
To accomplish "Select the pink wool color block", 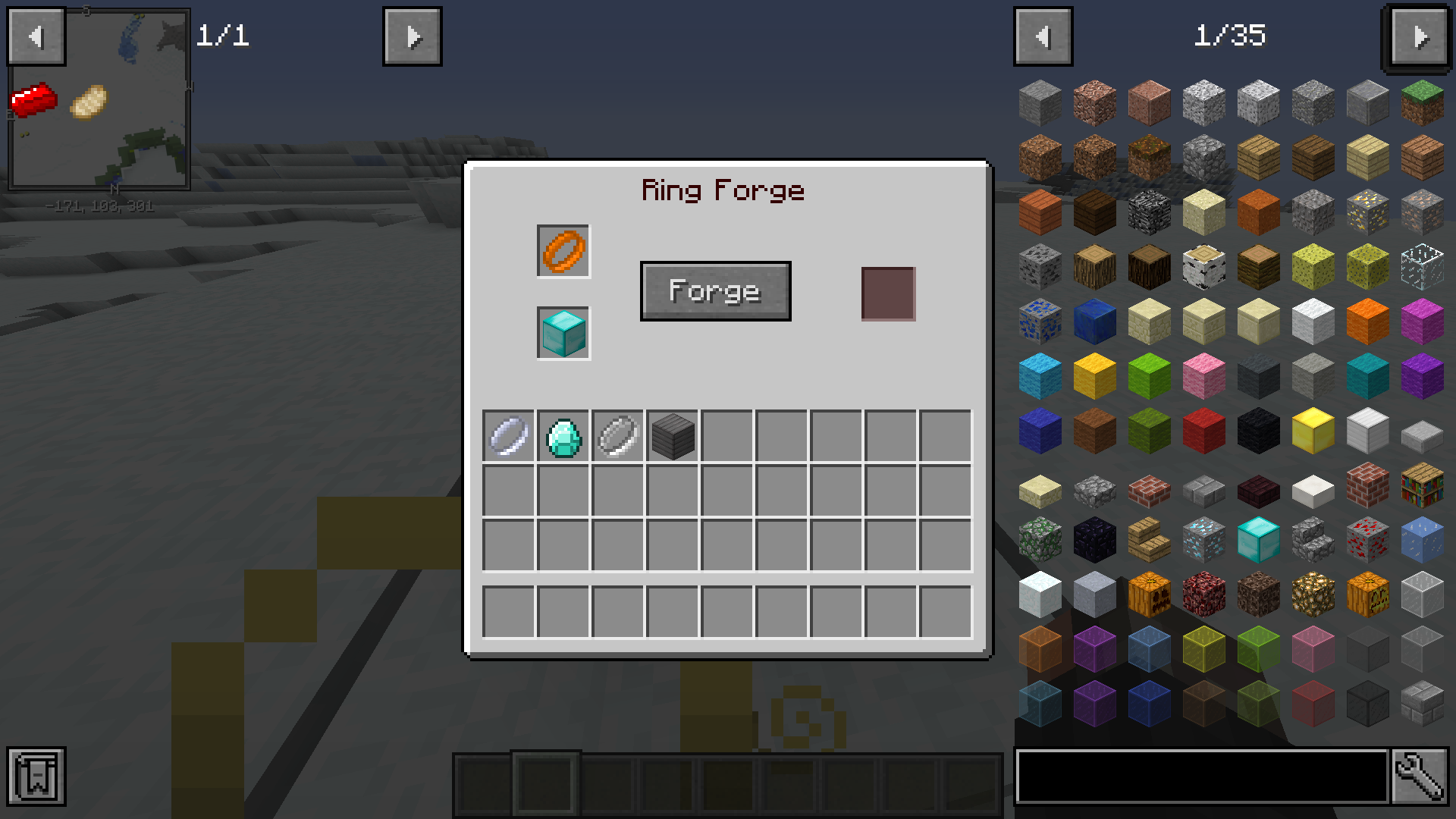I will [1203, 376].
